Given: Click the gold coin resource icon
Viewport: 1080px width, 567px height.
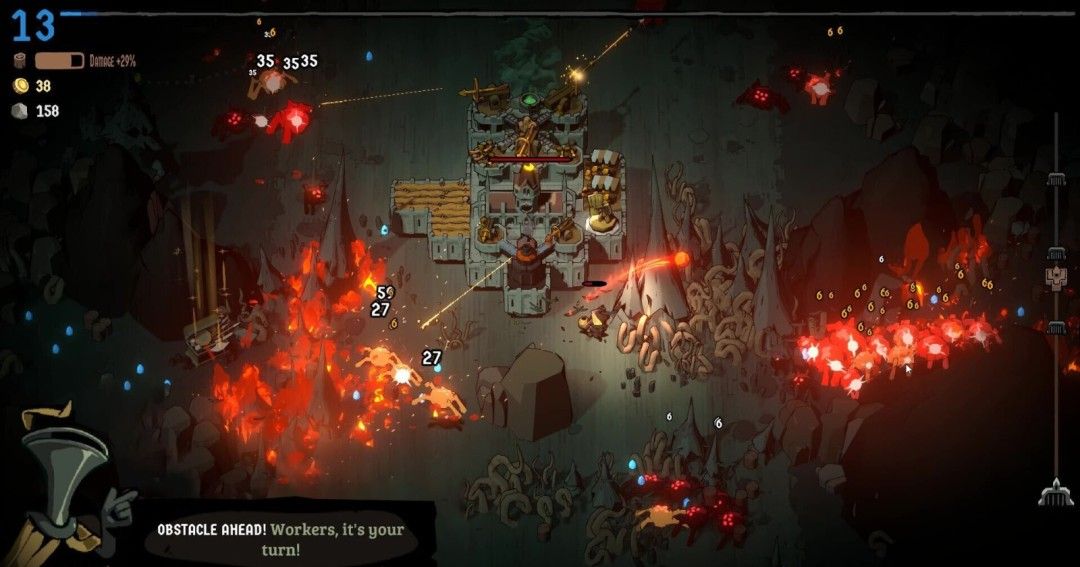Looking at the screenshot, I should [x=20, y=86].
